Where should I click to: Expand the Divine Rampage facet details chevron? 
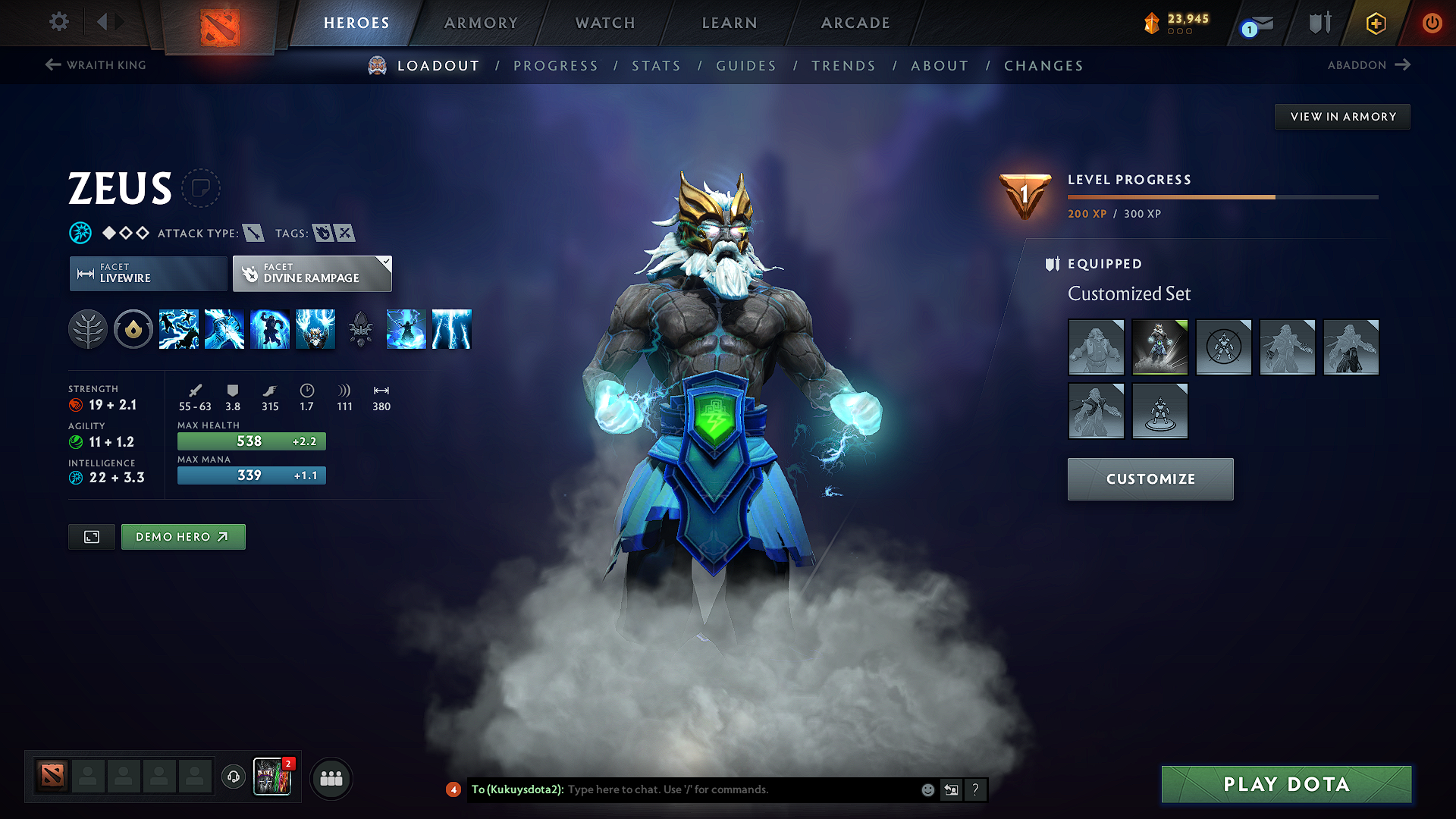tap(385, 263)
